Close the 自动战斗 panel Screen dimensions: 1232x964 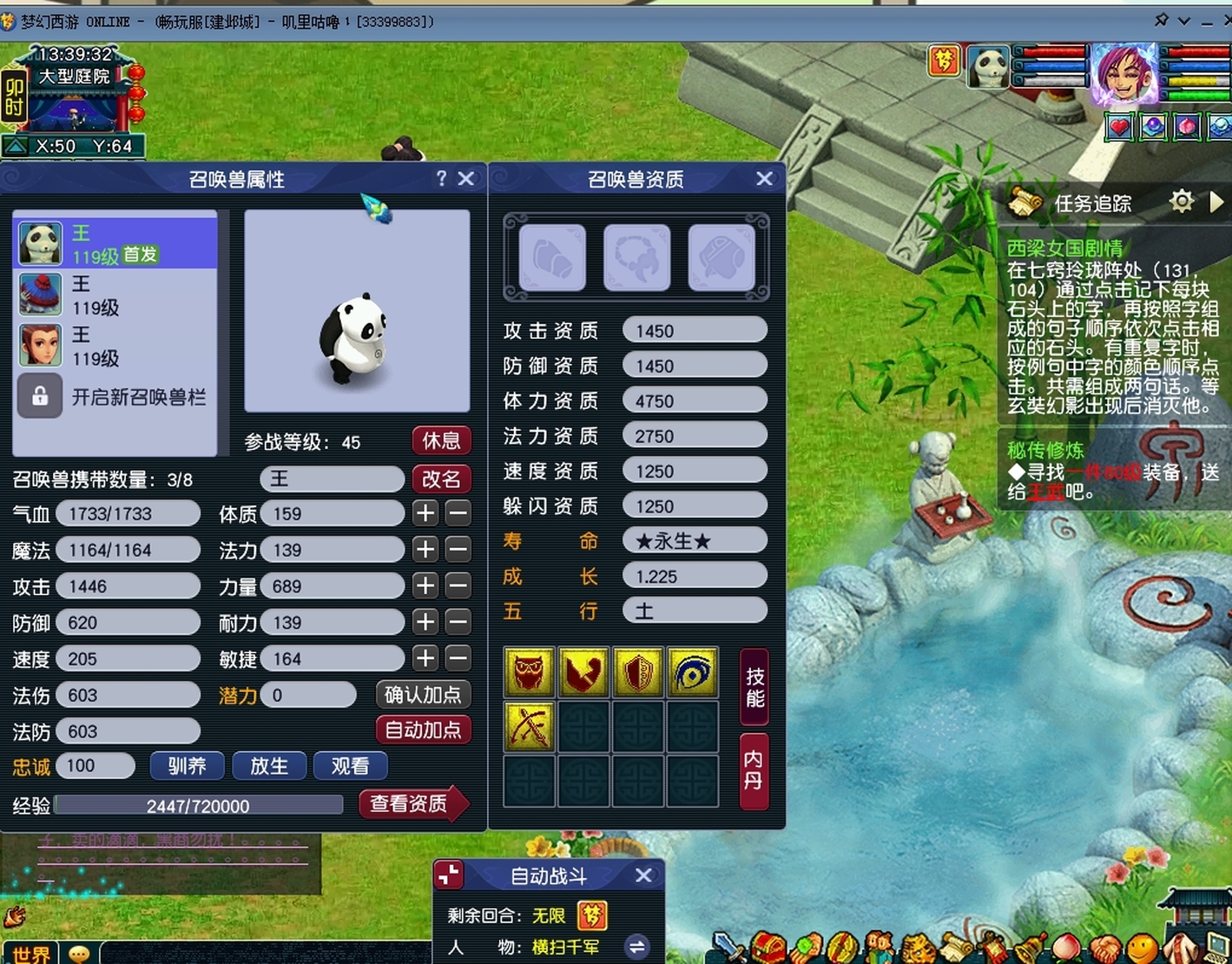(x=643, y=875)
